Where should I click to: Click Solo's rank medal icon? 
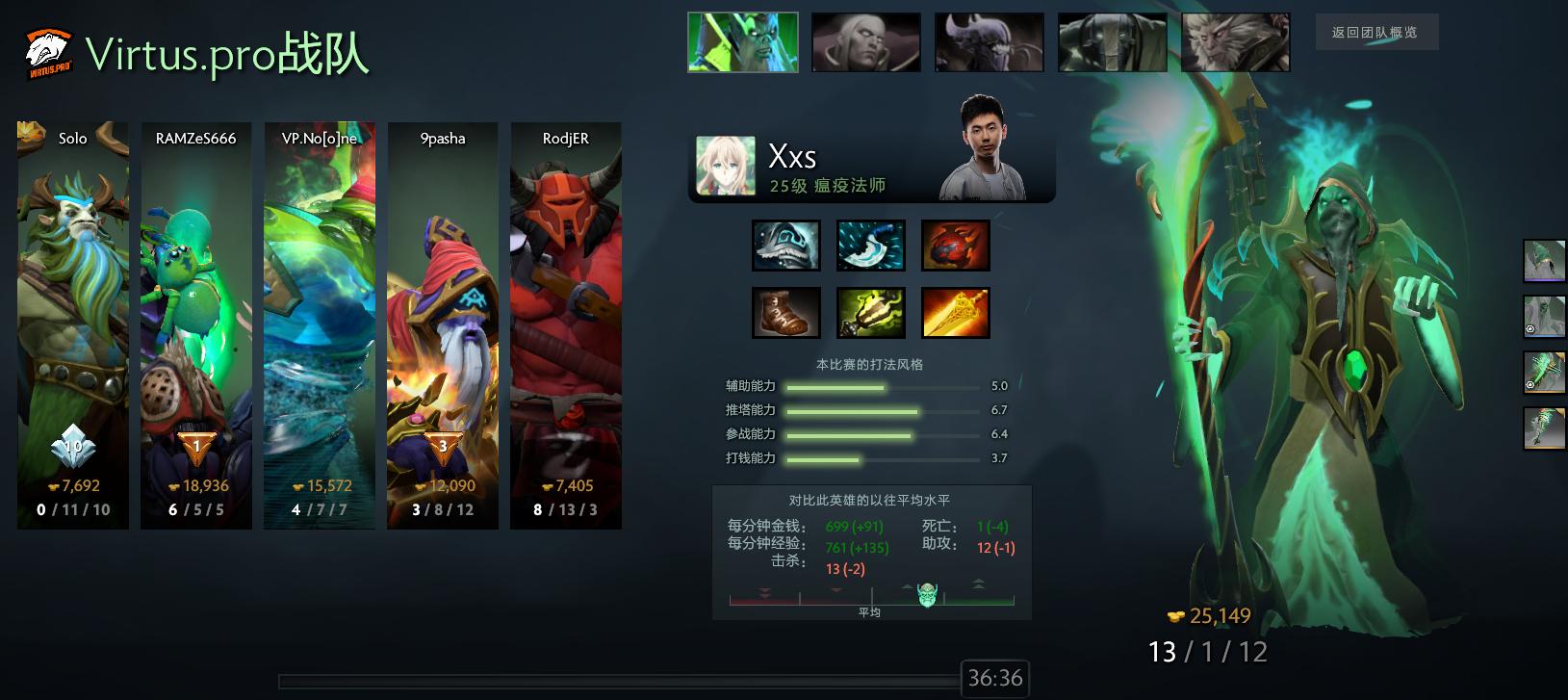click(71, 445)
